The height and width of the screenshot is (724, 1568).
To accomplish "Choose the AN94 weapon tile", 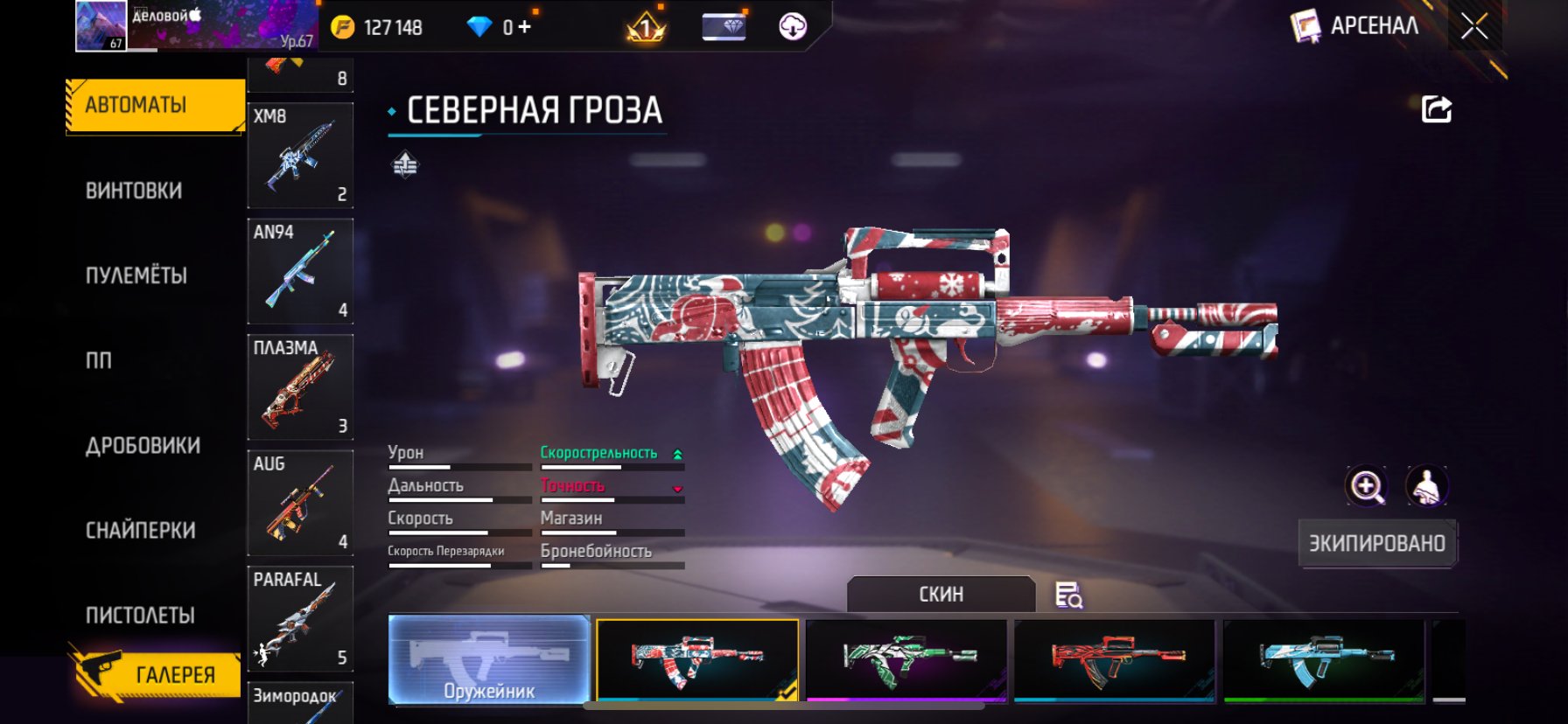I will tap(300, 271).
